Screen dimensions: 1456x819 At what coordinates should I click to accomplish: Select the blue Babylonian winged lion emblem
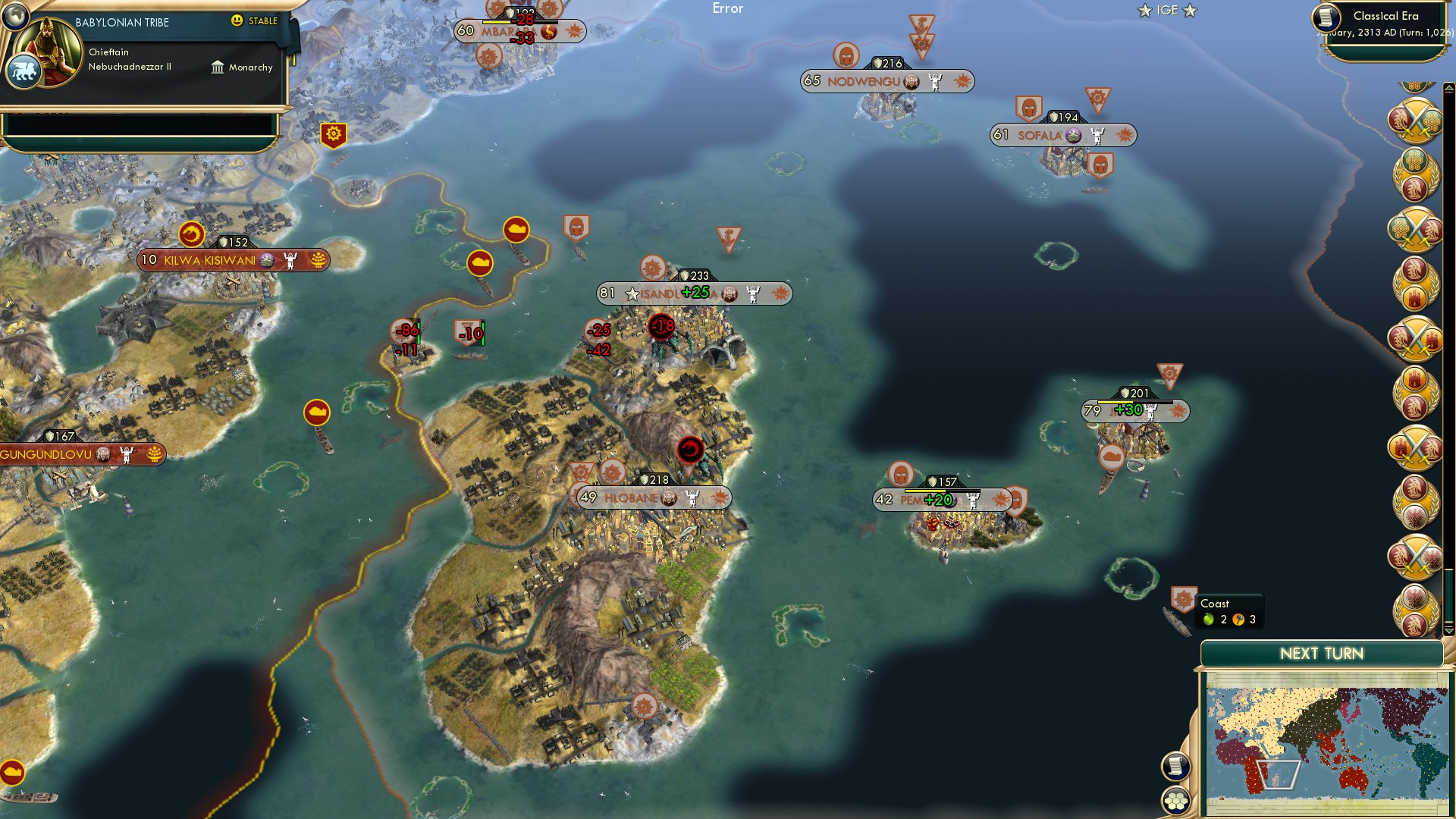25,71
